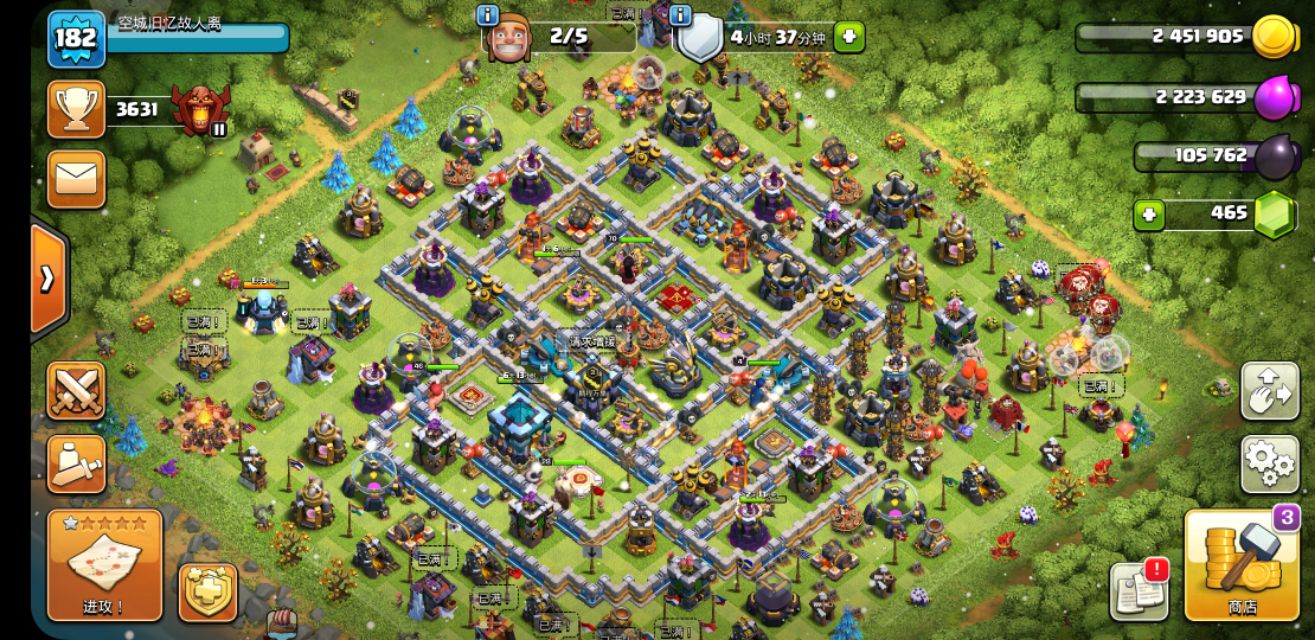The height and width of the screenshot is (640, 1315).
Task: Extend shield time with green plus button
Action: (849, 37)
